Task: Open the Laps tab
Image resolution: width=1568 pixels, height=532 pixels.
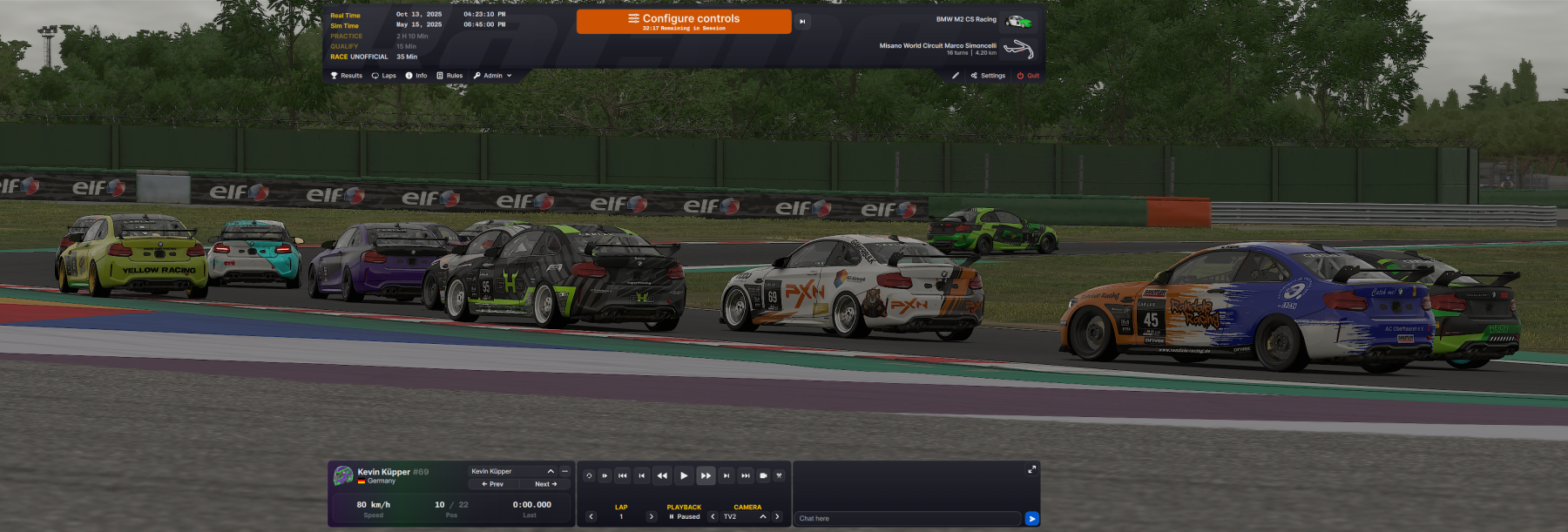Action: 384,76
